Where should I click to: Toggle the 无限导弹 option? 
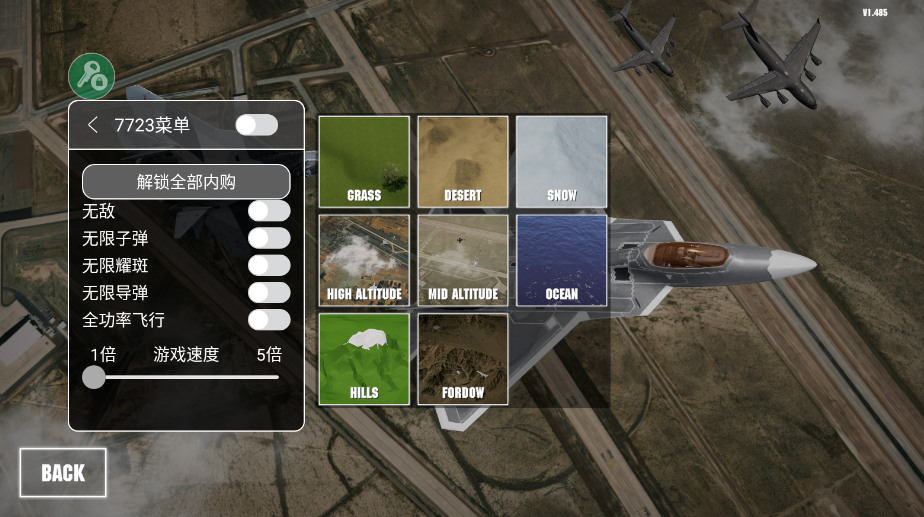269,292
